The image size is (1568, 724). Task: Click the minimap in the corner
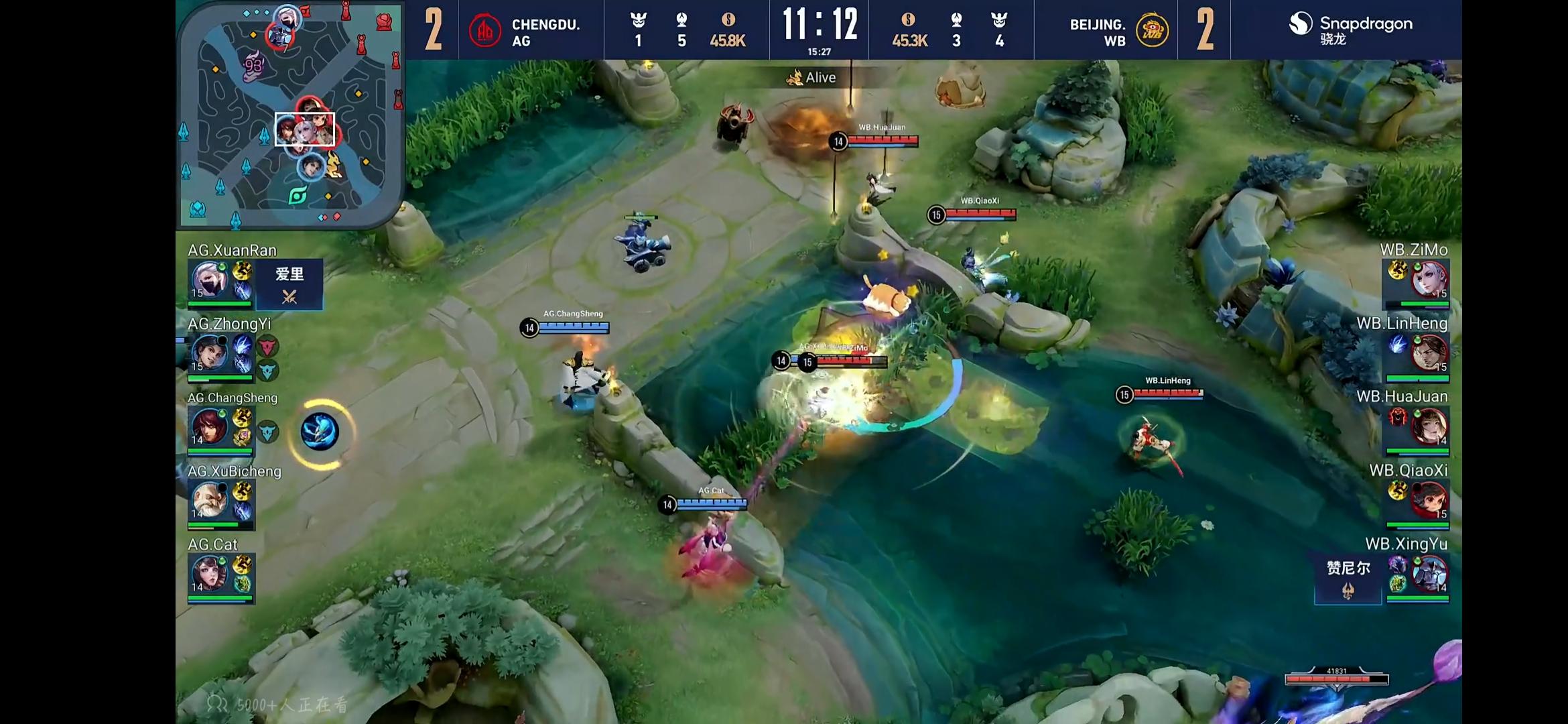point(290,115)
